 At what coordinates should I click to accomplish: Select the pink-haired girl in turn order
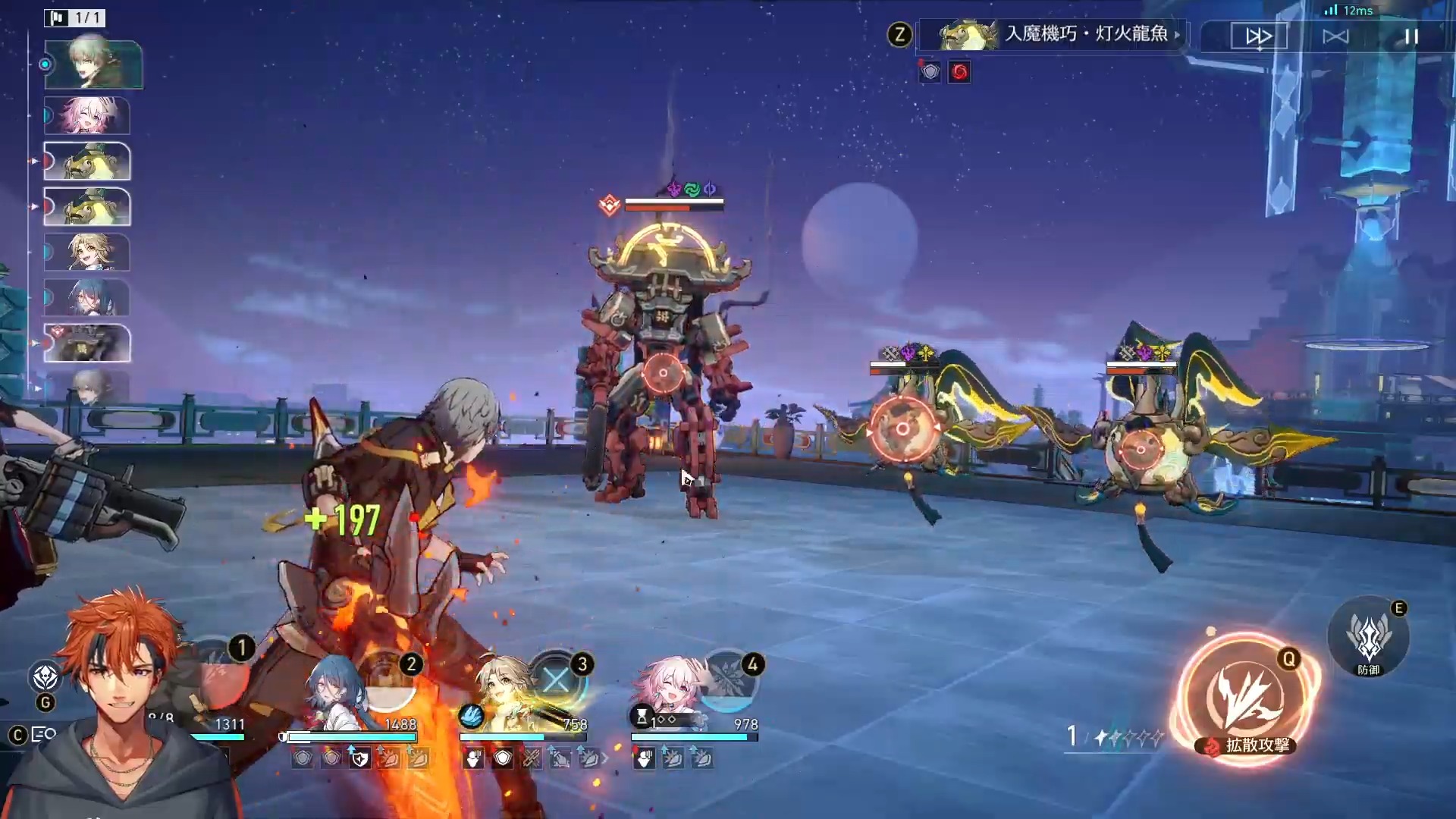[x=87, y=116]
